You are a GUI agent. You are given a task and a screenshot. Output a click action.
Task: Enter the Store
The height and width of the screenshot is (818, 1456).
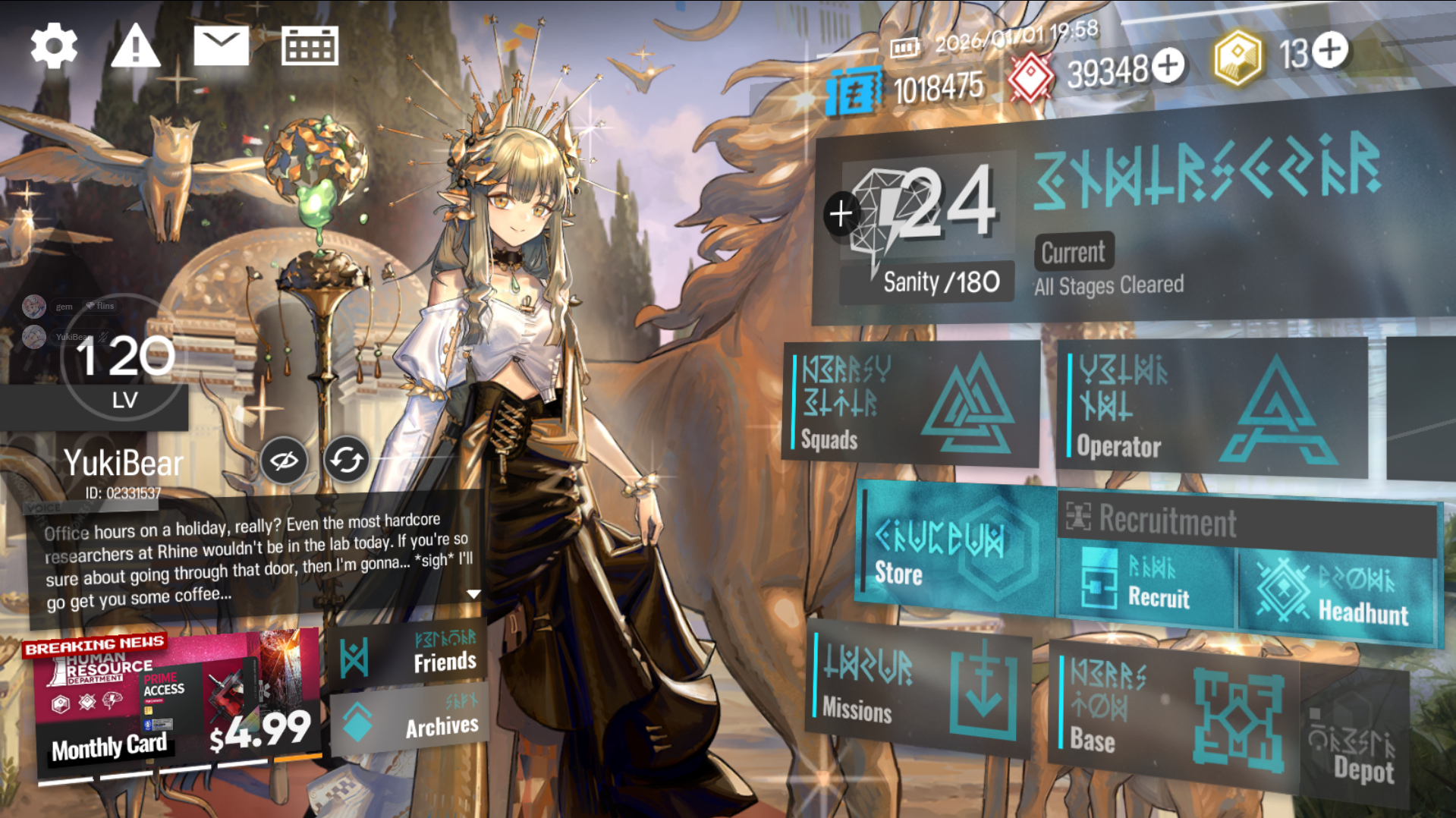(956, 548)
